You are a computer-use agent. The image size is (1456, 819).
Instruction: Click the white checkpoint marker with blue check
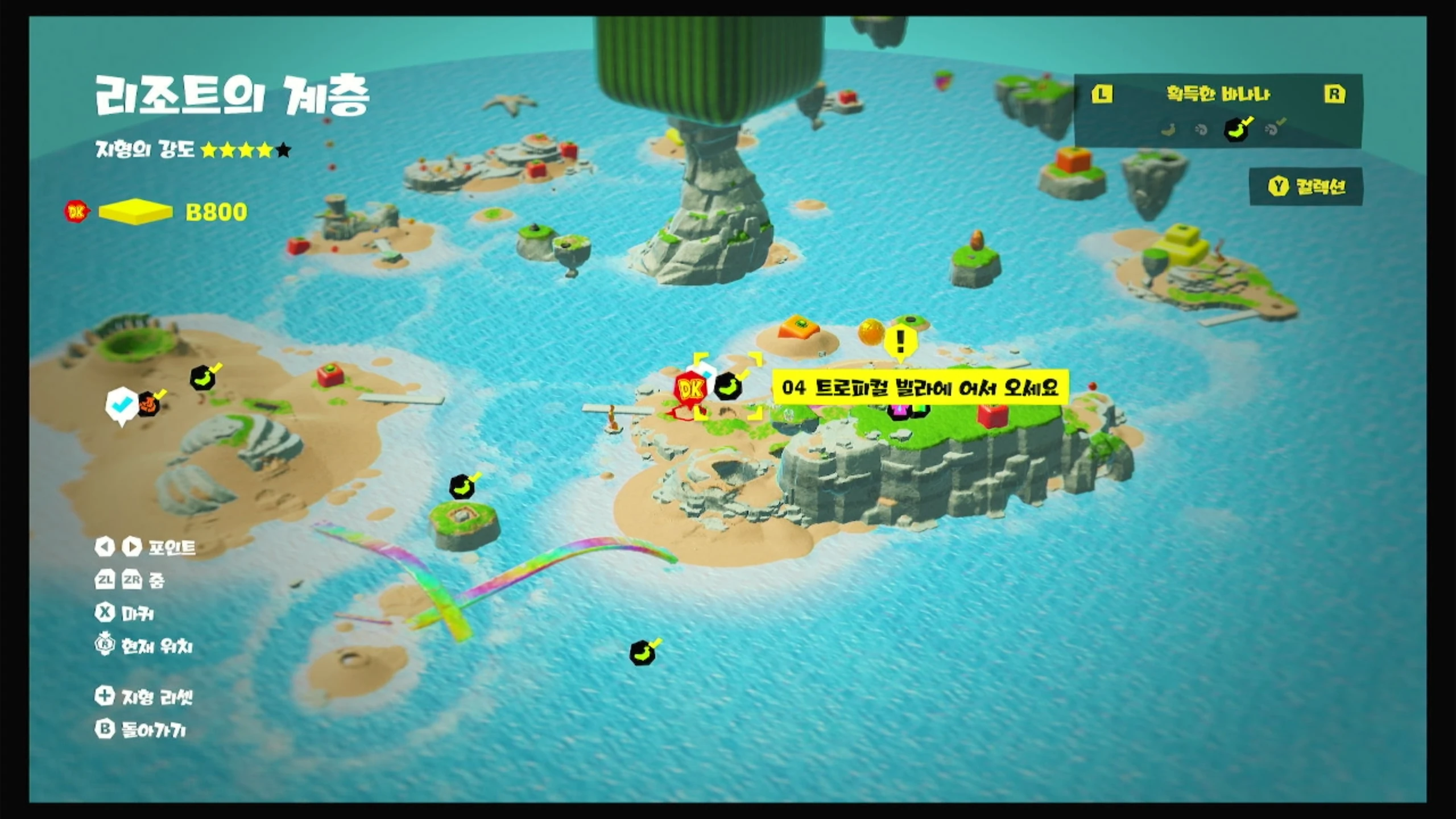coord(122,405)
